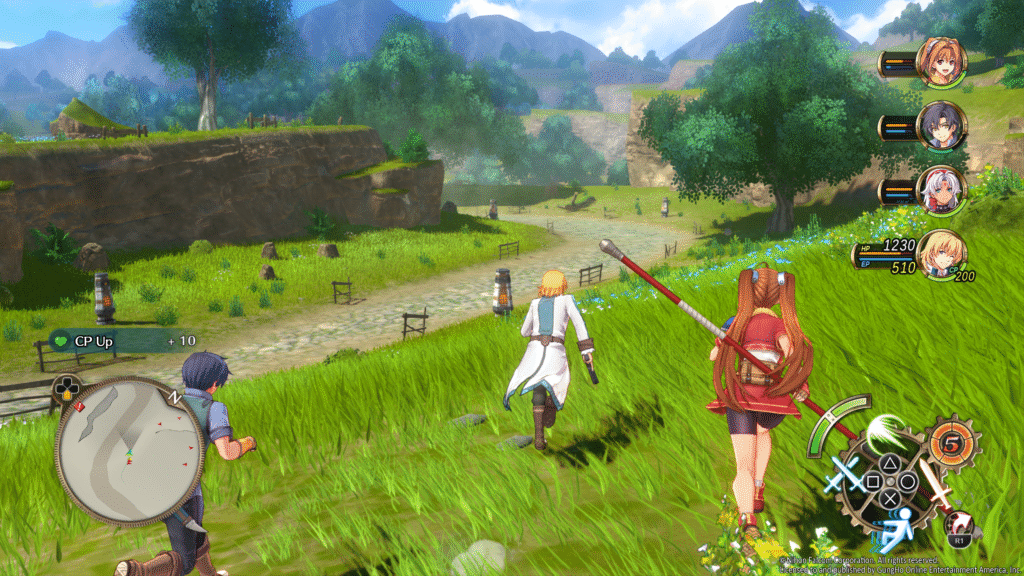Select the dark-haired boy's party portrait
This screenshot has width=1024, height=576.
pos(940,126)
